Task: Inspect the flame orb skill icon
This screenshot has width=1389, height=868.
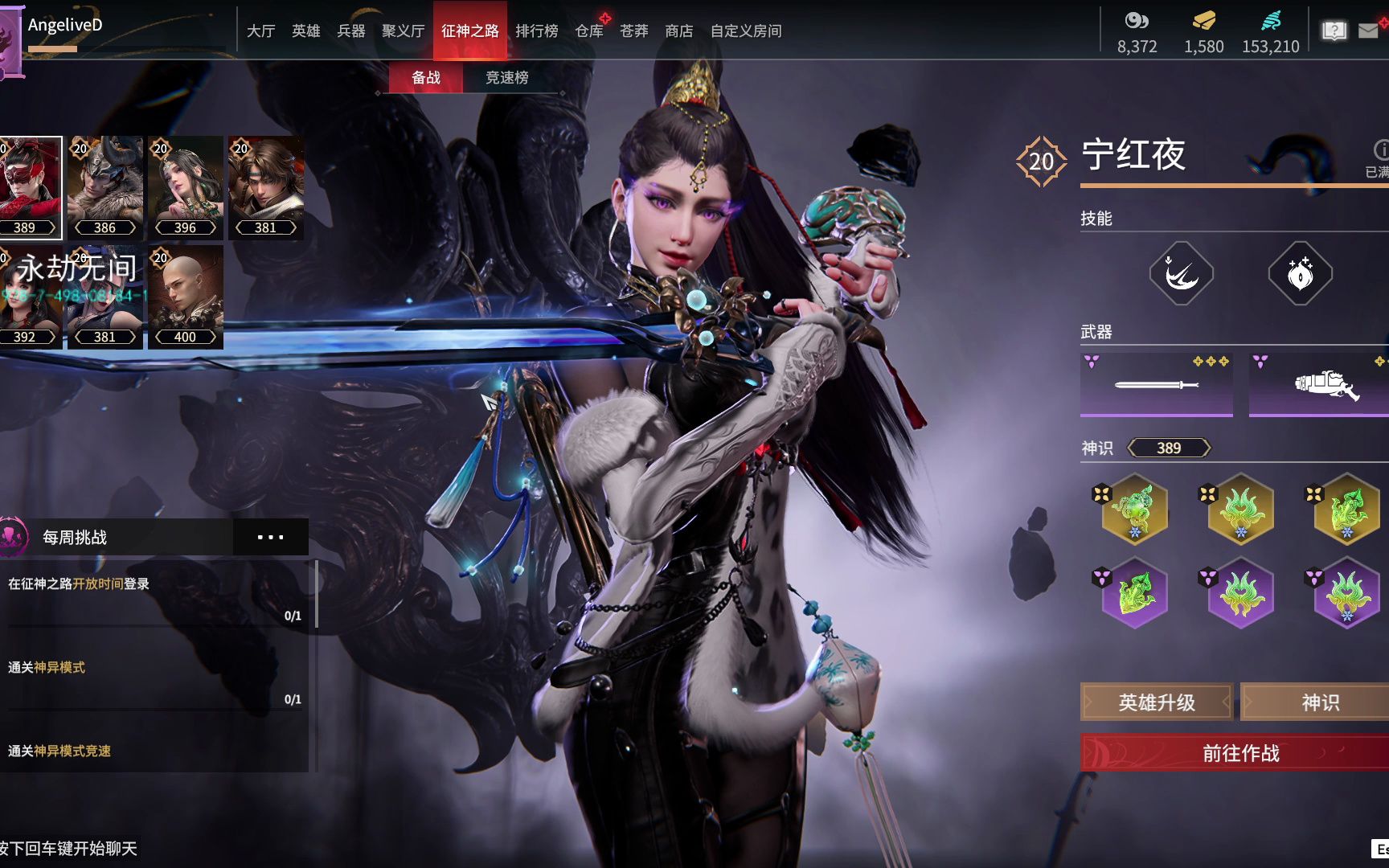Action: click(1300, 273)
